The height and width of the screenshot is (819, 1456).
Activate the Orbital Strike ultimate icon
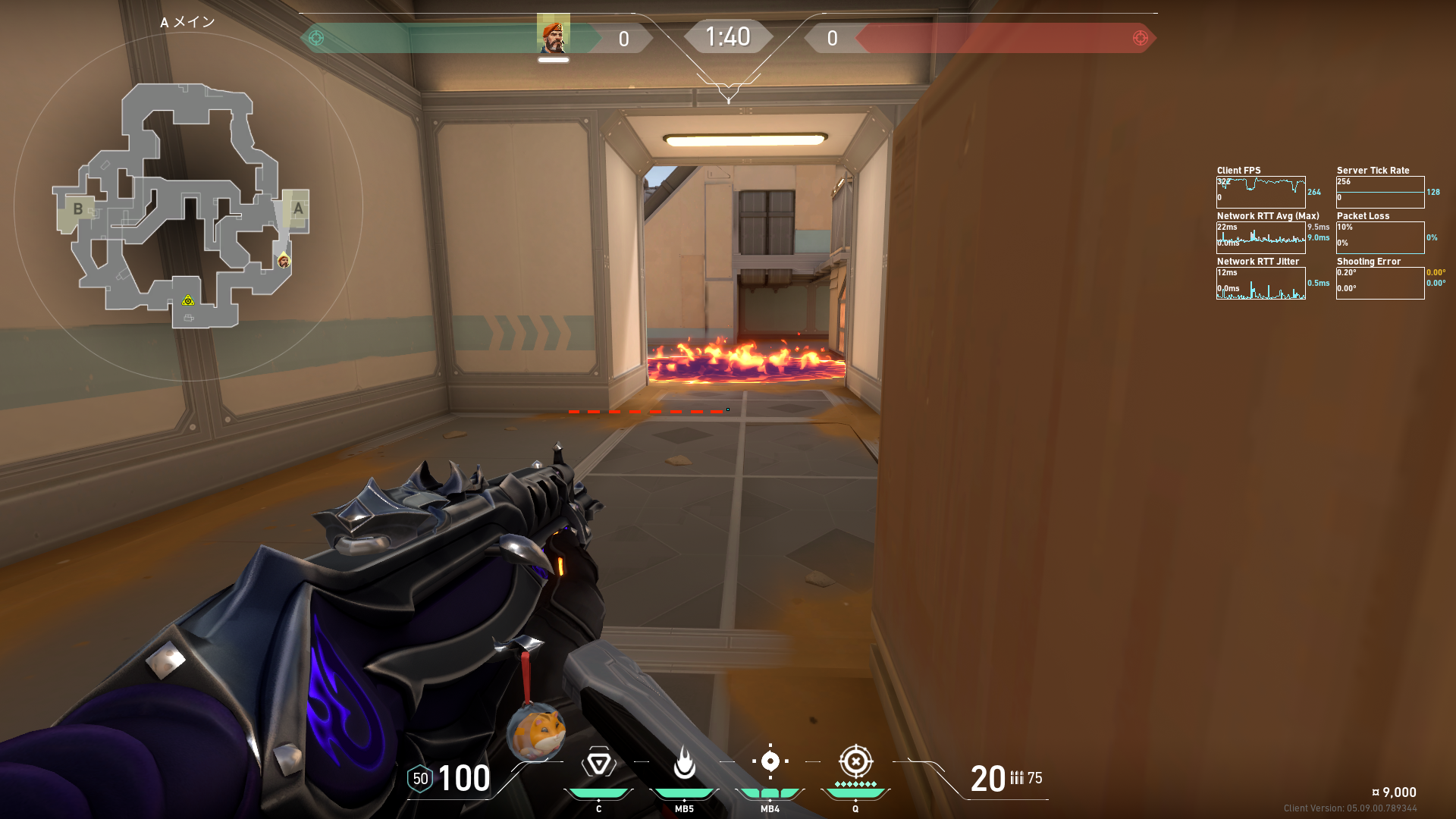[855, 761]
